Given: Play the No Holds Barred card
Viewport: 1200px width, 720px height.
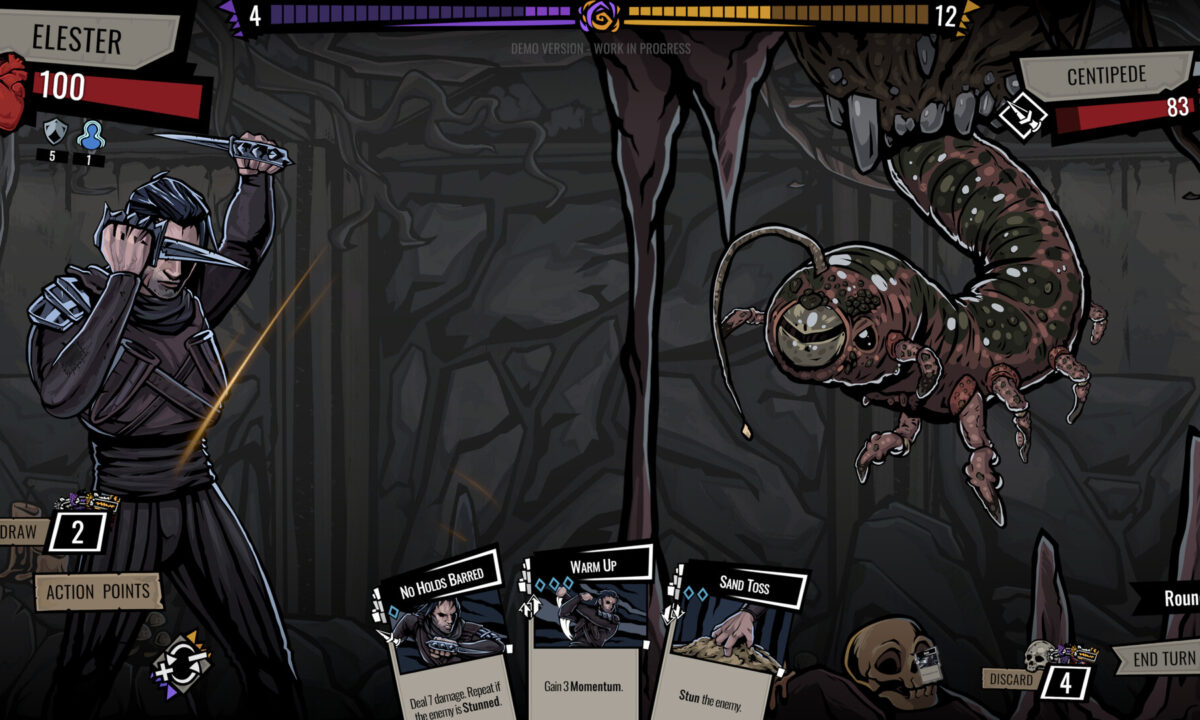Looking at the screenshot, I should [446, 640].
